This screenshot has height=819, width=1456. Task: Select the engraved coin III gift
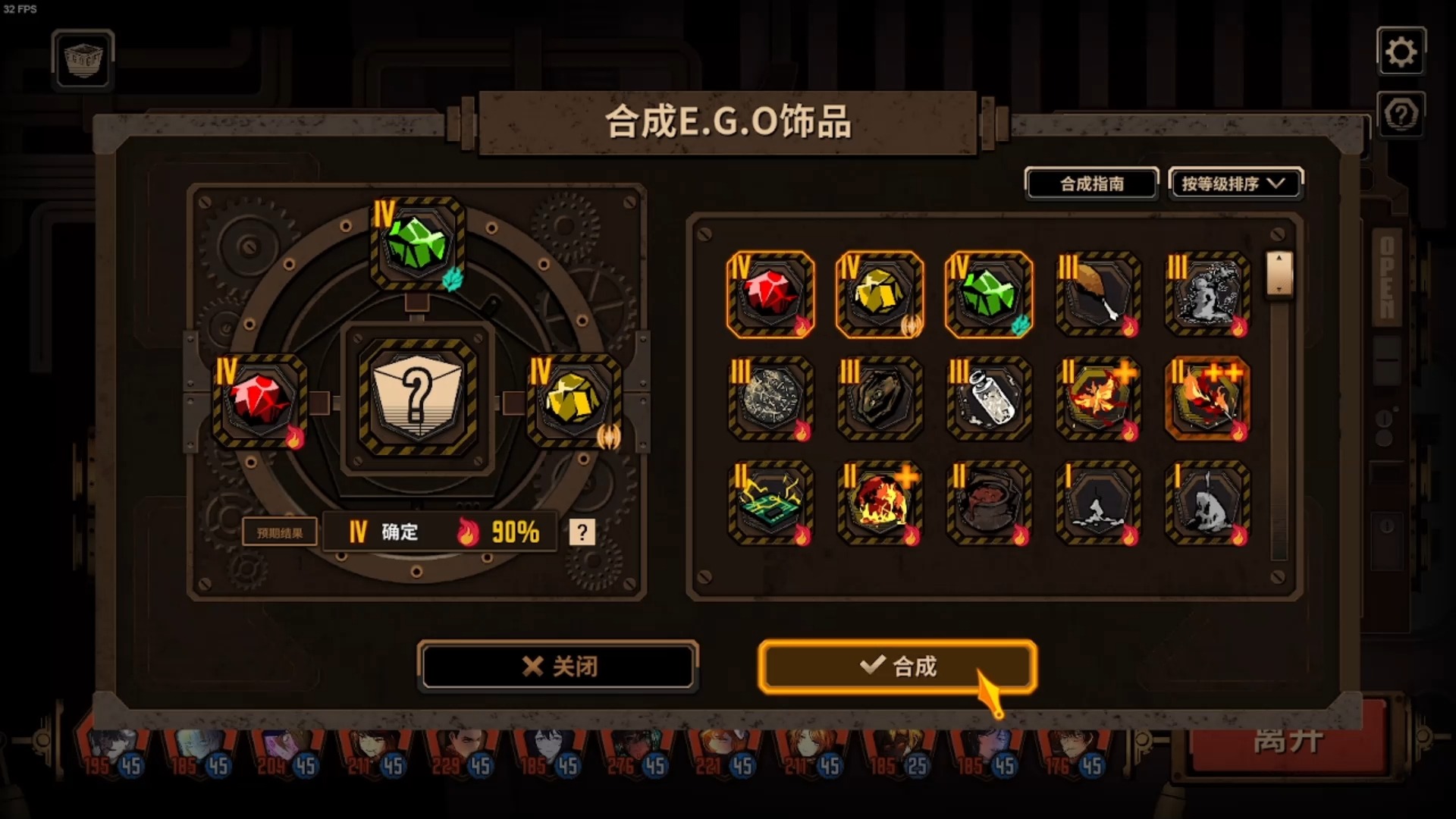coord(770,400)
